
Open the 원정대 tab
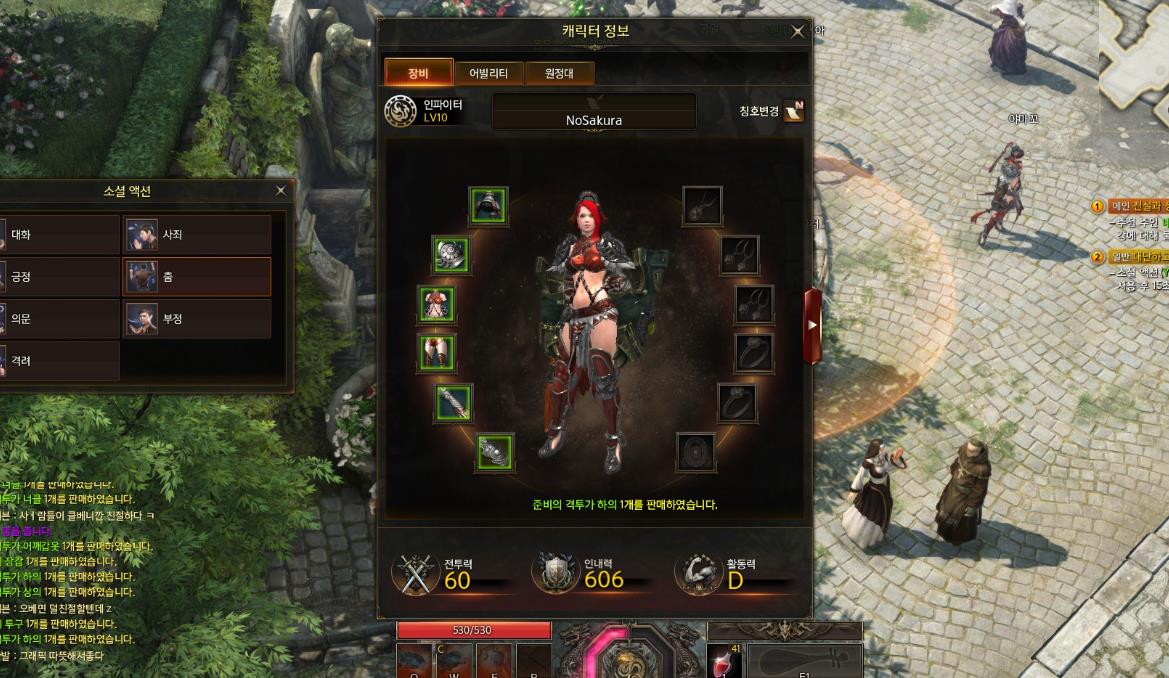pyautogui.click(x=562, y=73)
